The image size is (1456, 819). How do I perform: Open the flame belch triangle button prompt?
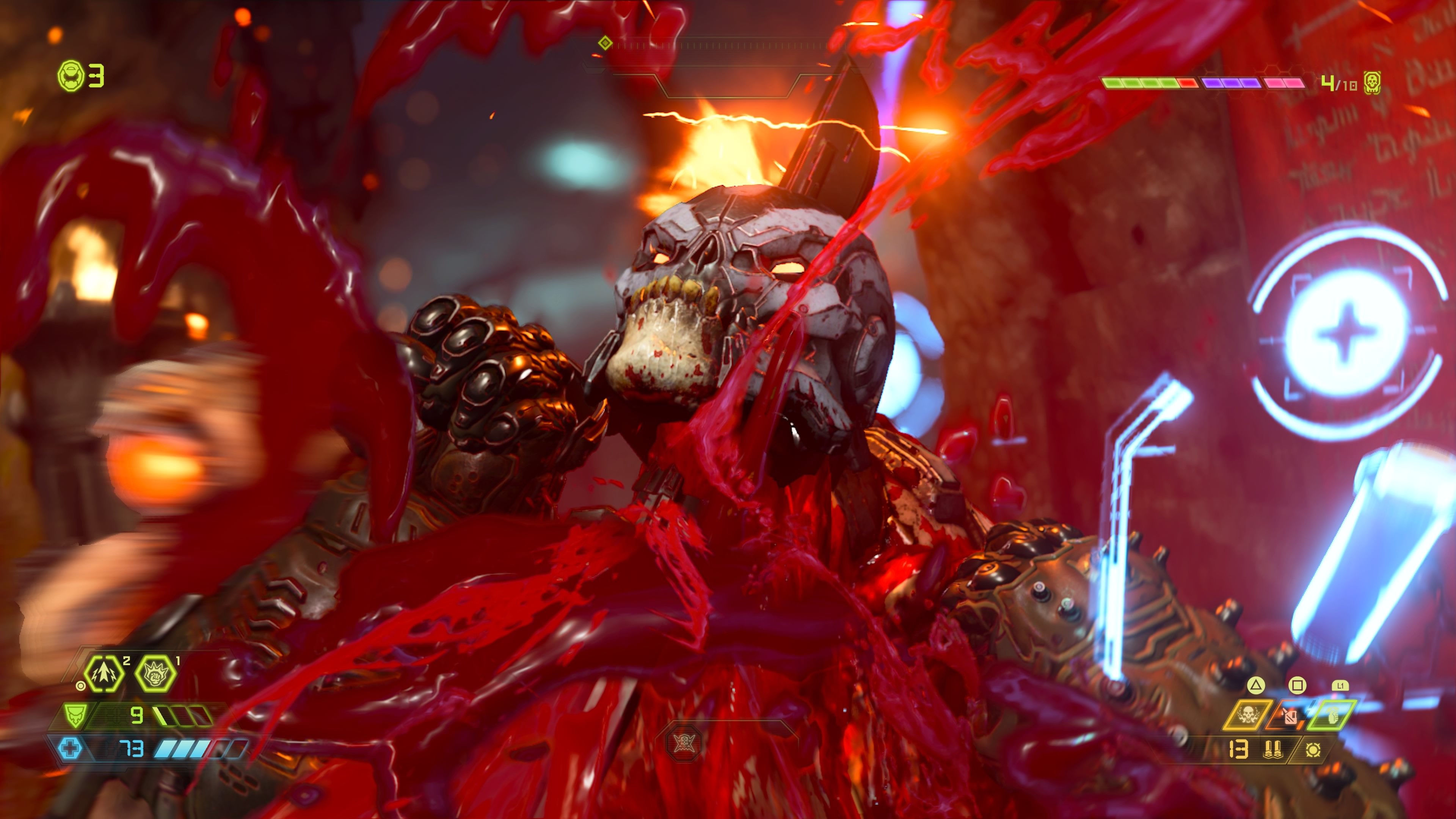[x=1257, y=686]
